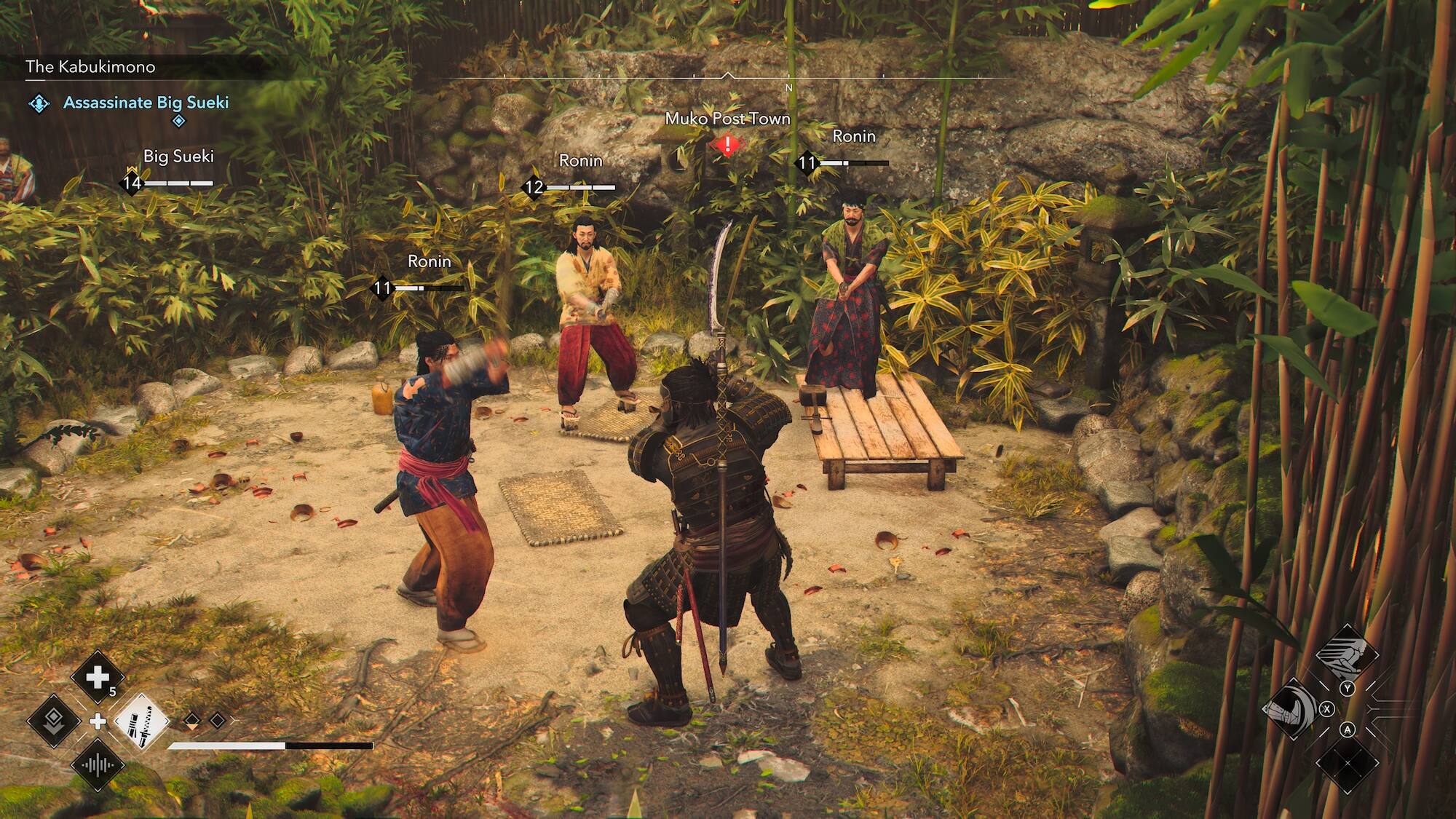Click the plus symbol between the four ability diamonds

pyautogui.click(x=98, y=722)
